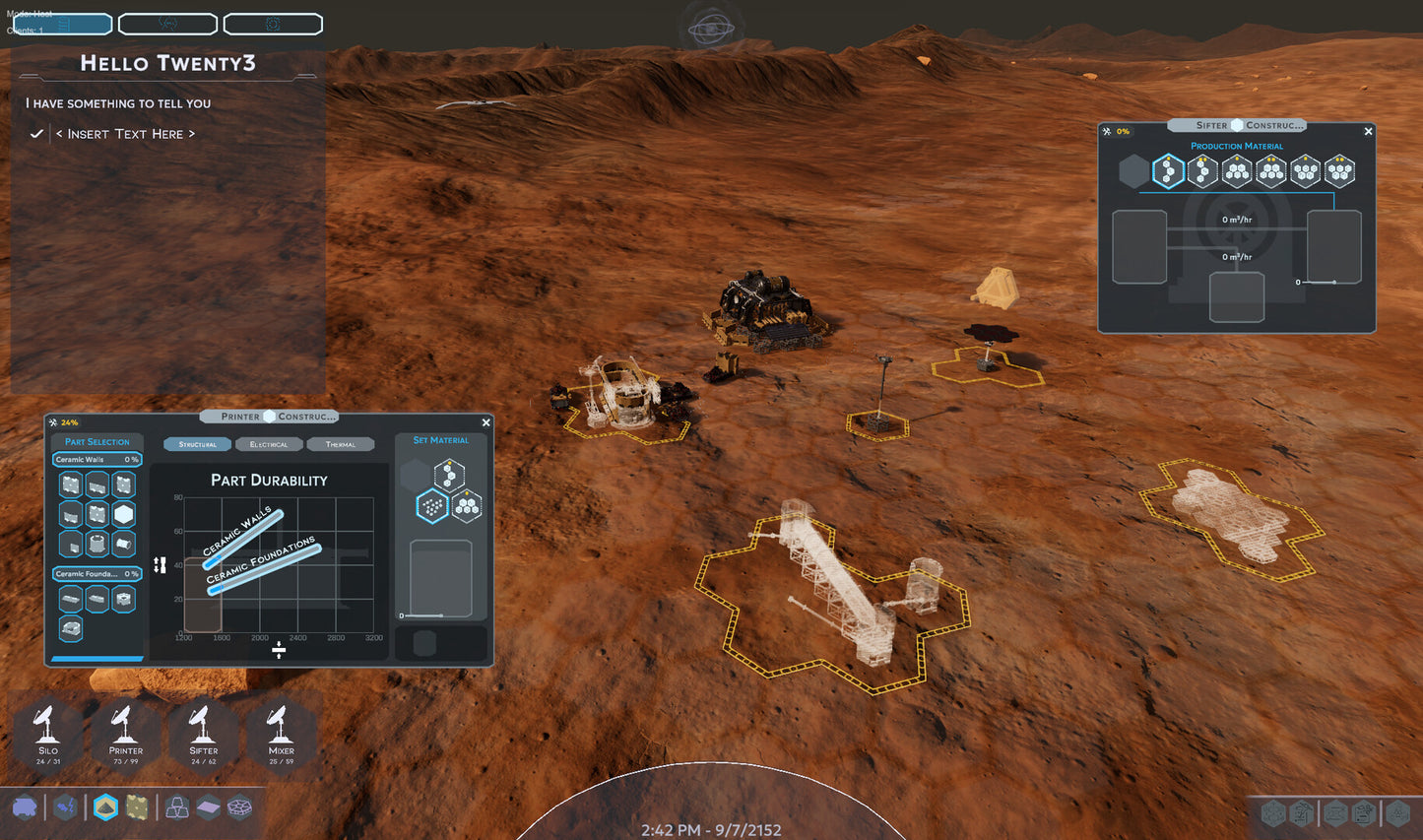This screenshot has width=1423, height=840.
Task: Select the cylindrical tower part in Part Selection
Action: click(x=97, y=543)
